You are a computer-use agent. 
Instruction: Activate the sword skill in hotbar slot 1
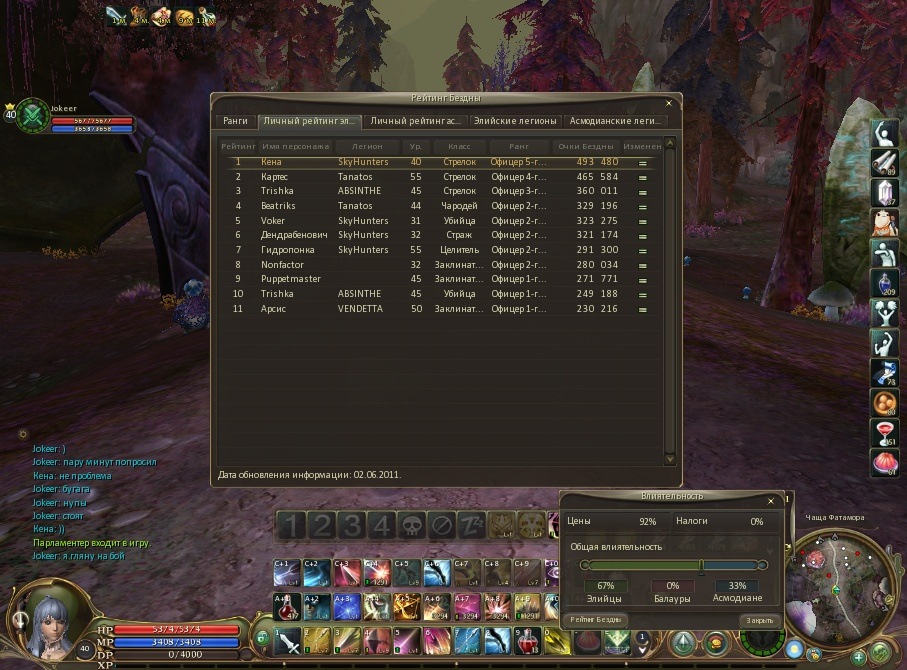coord(287,638)
